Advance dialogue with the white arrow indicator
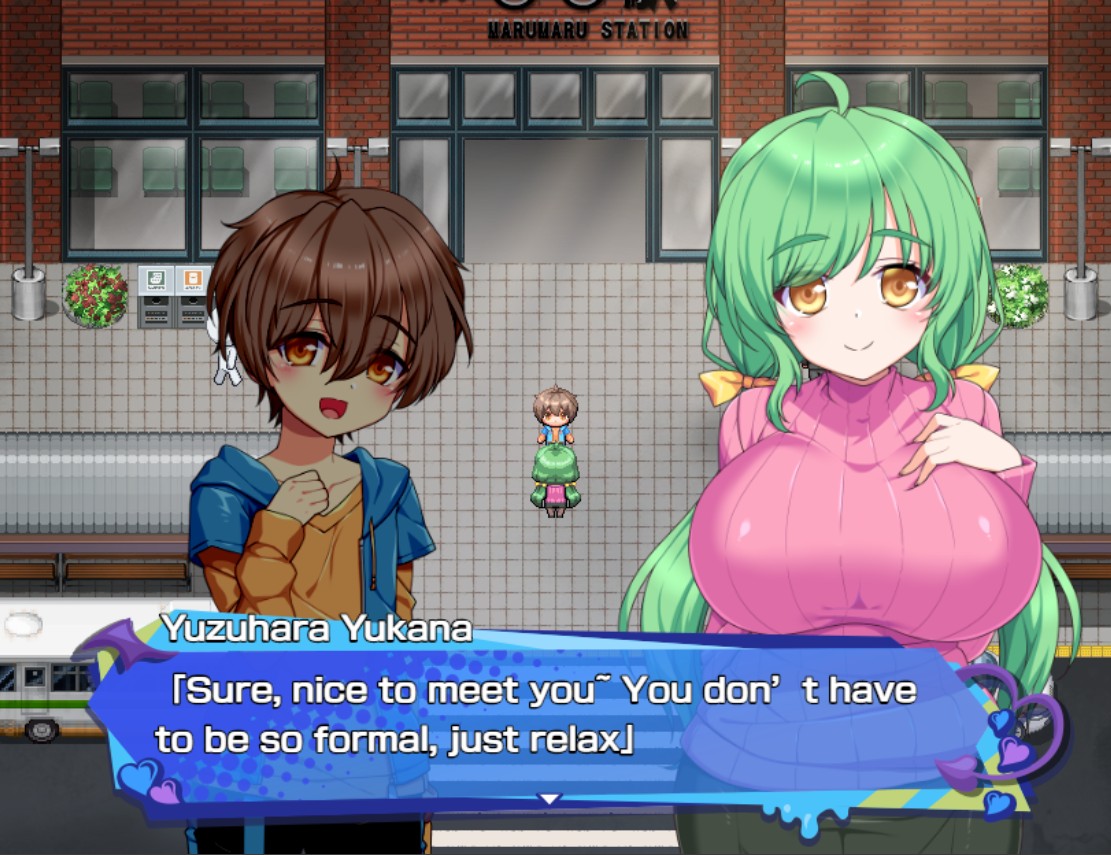The image size is (1111, 855). (x=549, y=798)
